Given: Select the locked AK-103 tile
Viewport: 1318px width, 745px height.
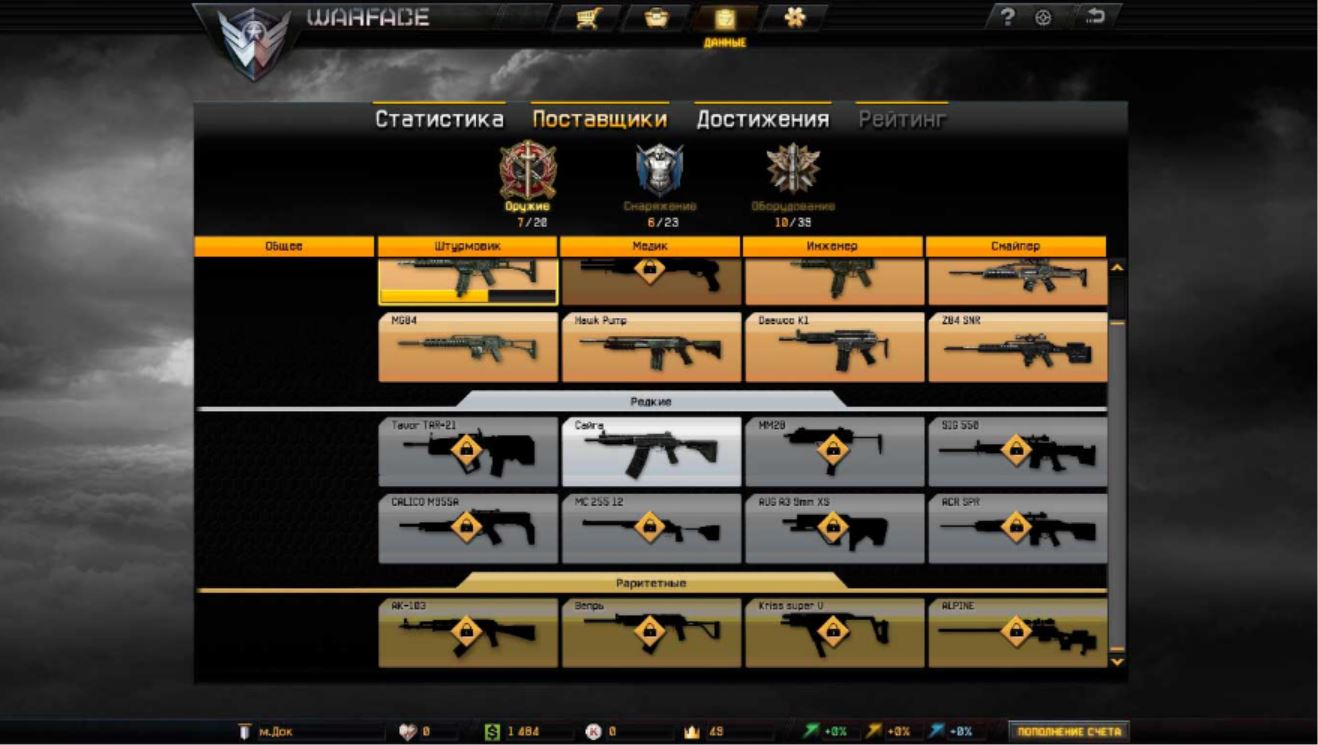Looking at the screenshot, I should 468,632.
